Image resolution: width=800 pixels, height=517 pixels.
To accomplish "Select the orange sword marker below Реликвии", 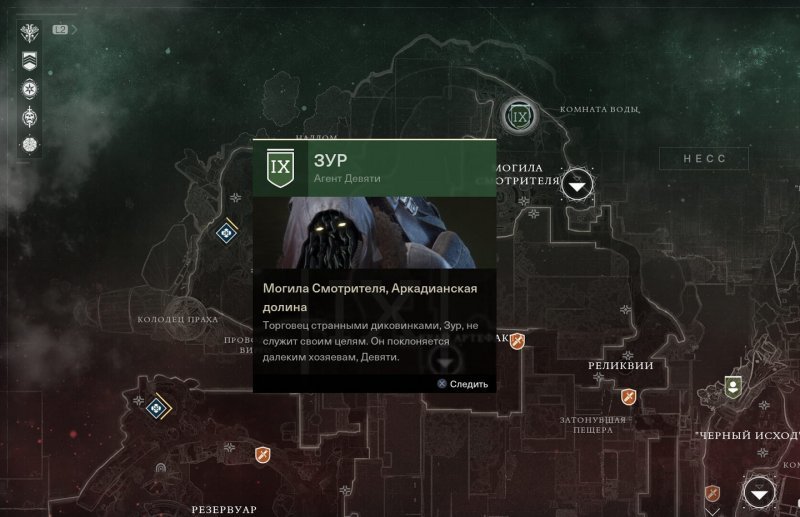I will tap(629, 397).
